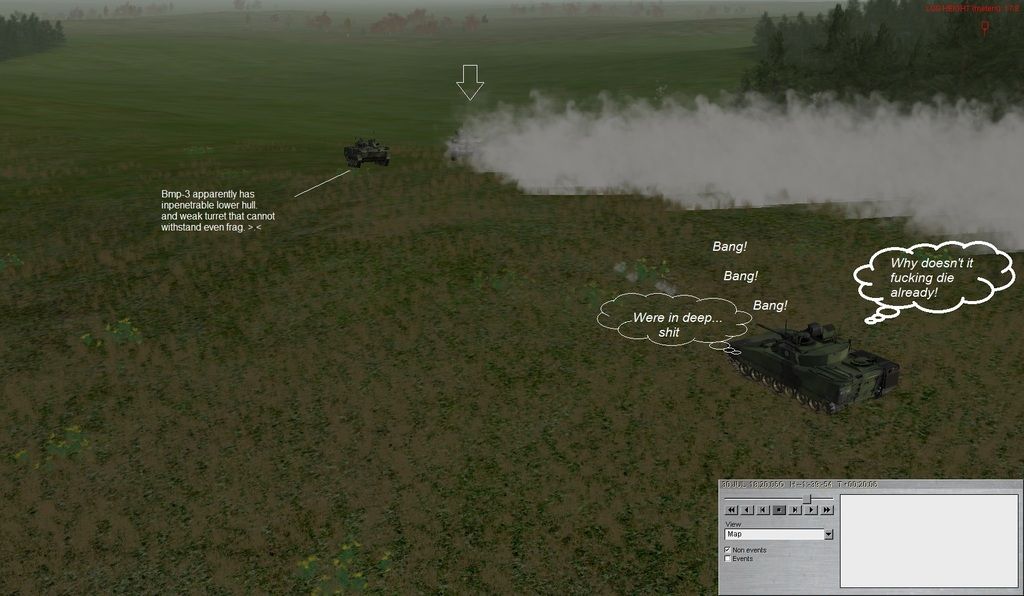Open the View dropdown set to Map

point(828,534)
